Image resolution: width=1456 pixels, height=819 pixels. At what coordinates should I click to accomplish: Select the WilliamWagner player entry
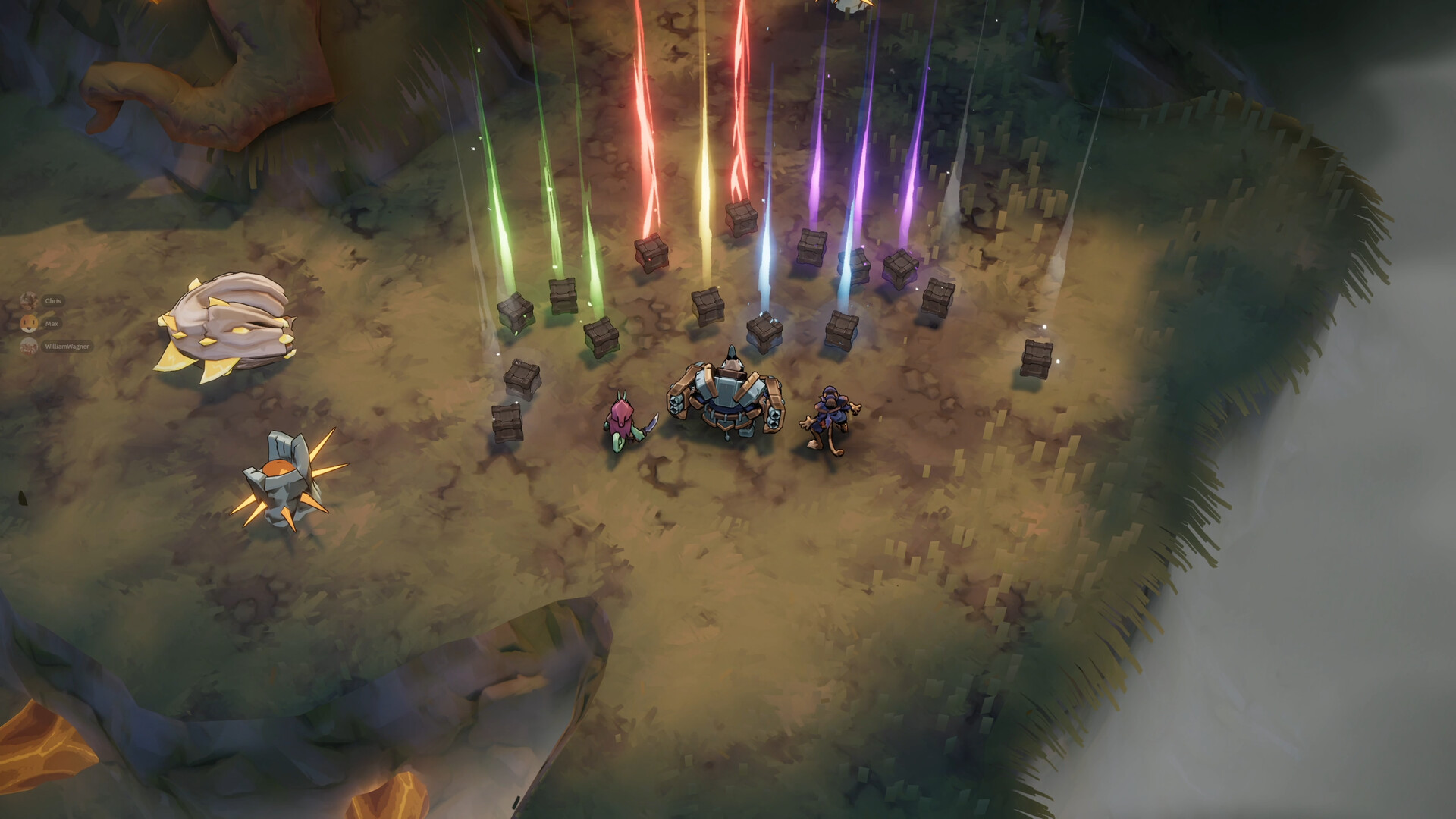pyautogui.click(x=66, y=347)
